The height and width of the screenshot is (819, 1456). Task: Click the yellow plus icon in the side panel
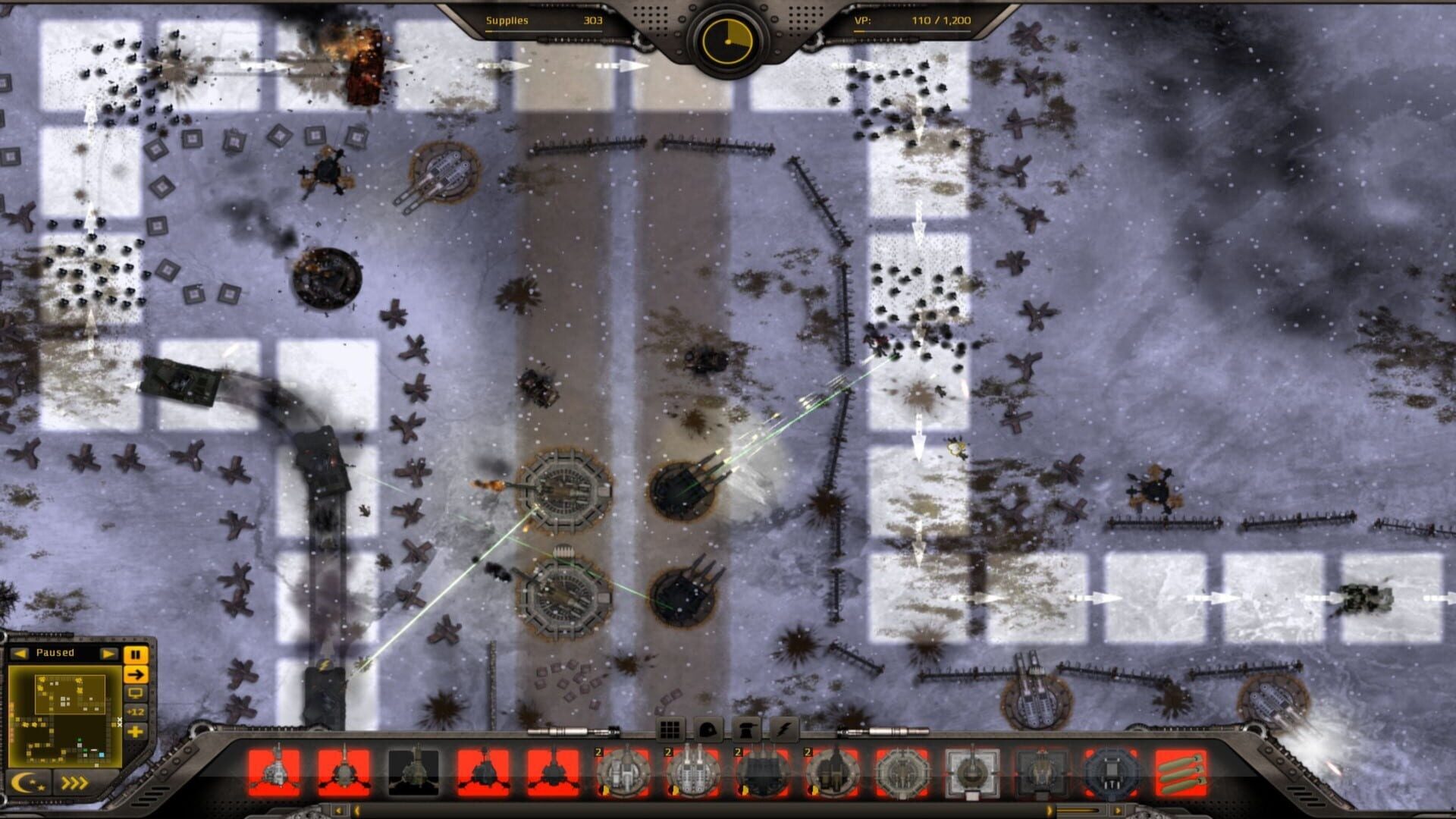[x=136, y=732]
